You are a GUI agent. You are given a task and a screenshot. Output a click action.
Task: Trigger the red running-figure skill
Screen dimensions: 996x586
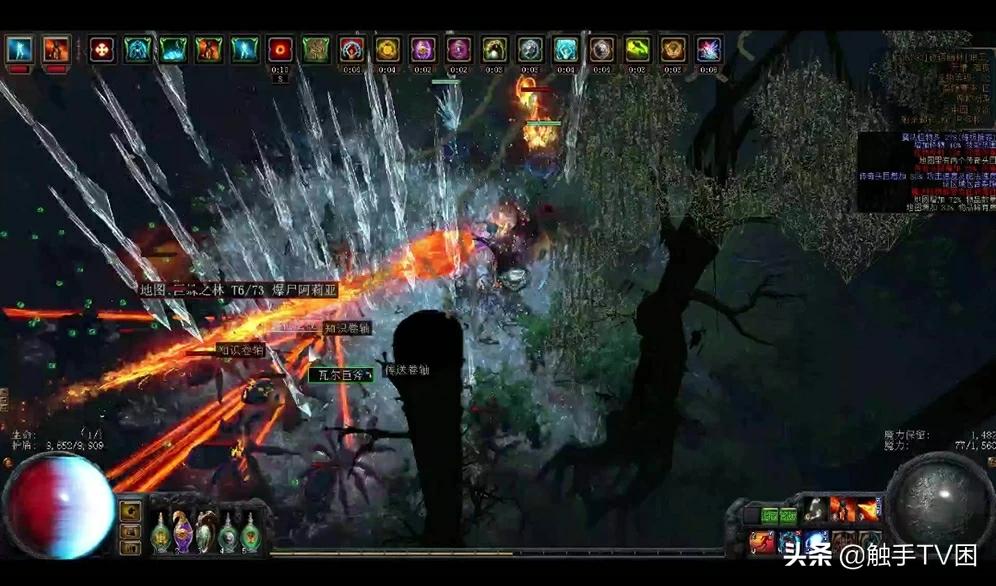763,541
